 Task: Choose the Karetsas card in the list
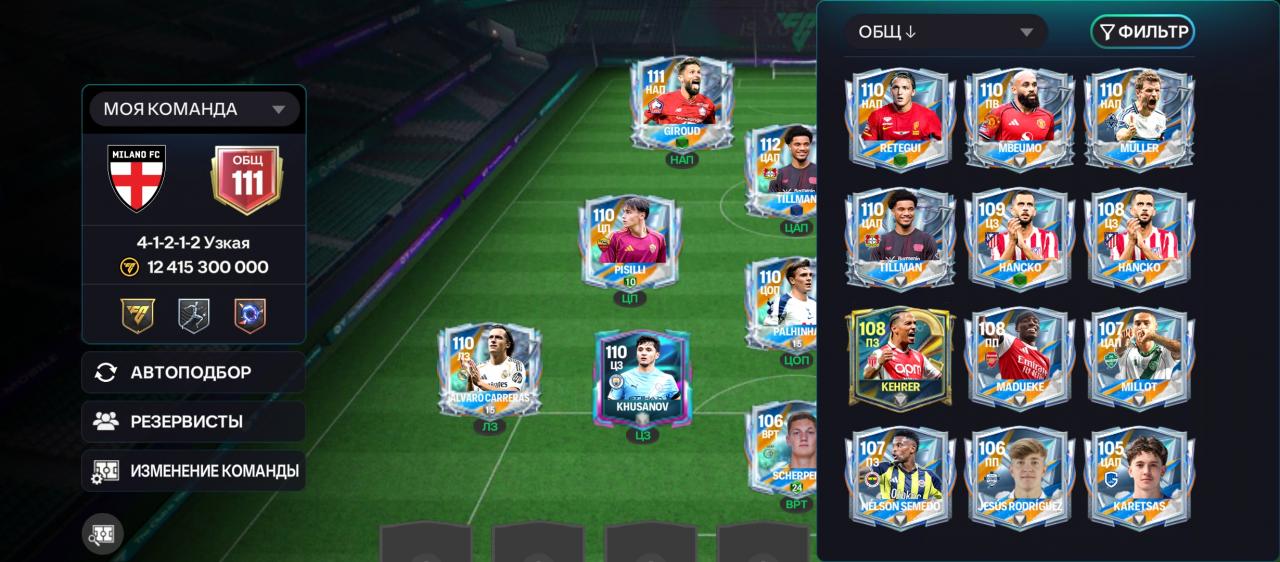pyautogui.click(x=1139, y=477)
